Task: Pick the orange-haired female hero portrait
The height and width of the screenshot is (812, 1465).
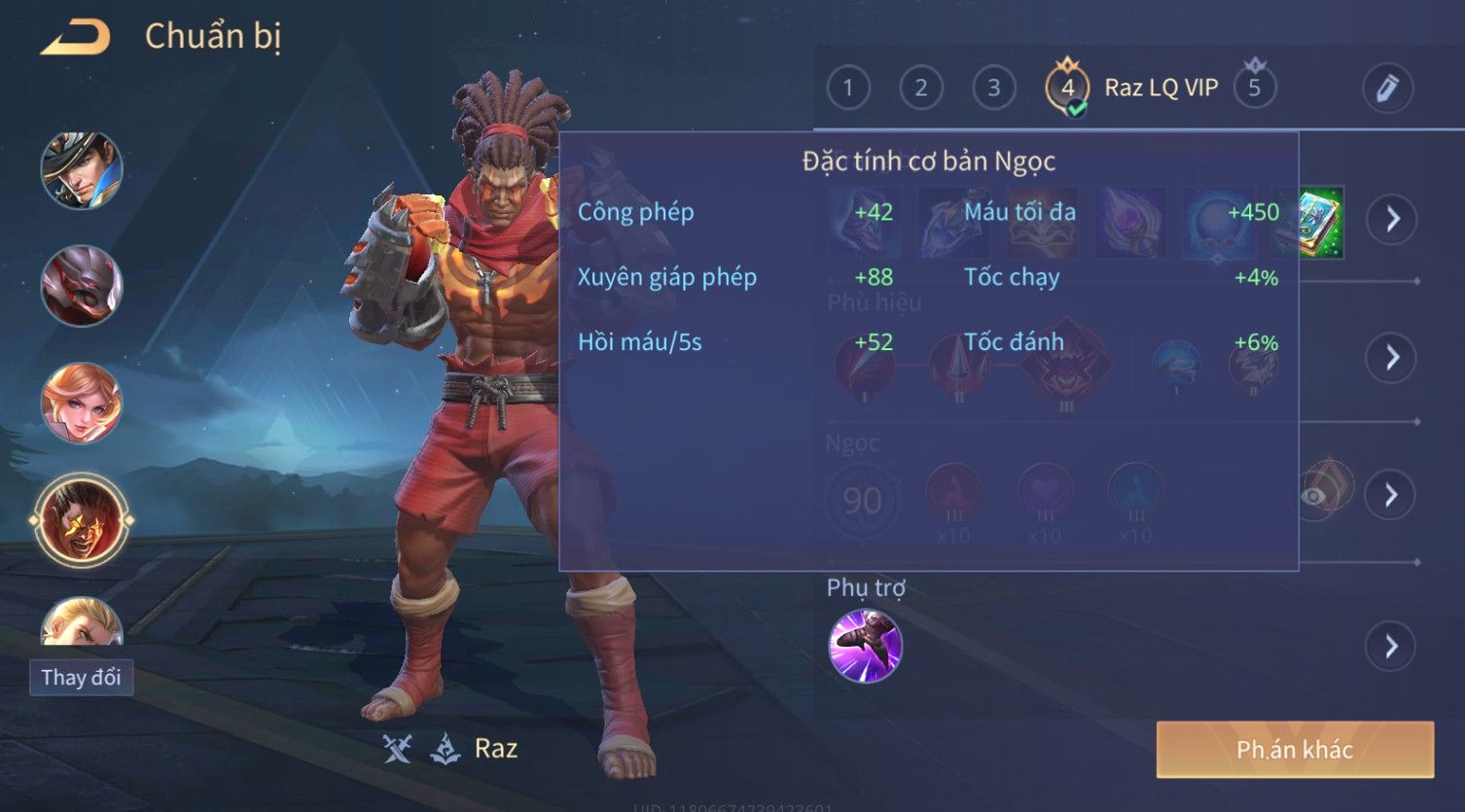Action: click(82, 403)
